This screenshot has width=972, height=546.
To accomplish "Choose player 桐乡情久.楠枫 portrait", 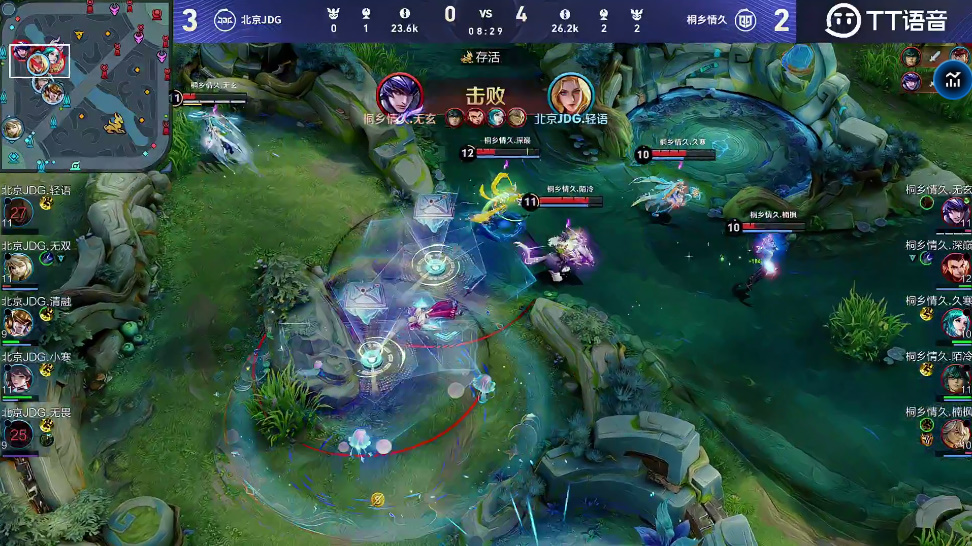I will coord(955,433).
